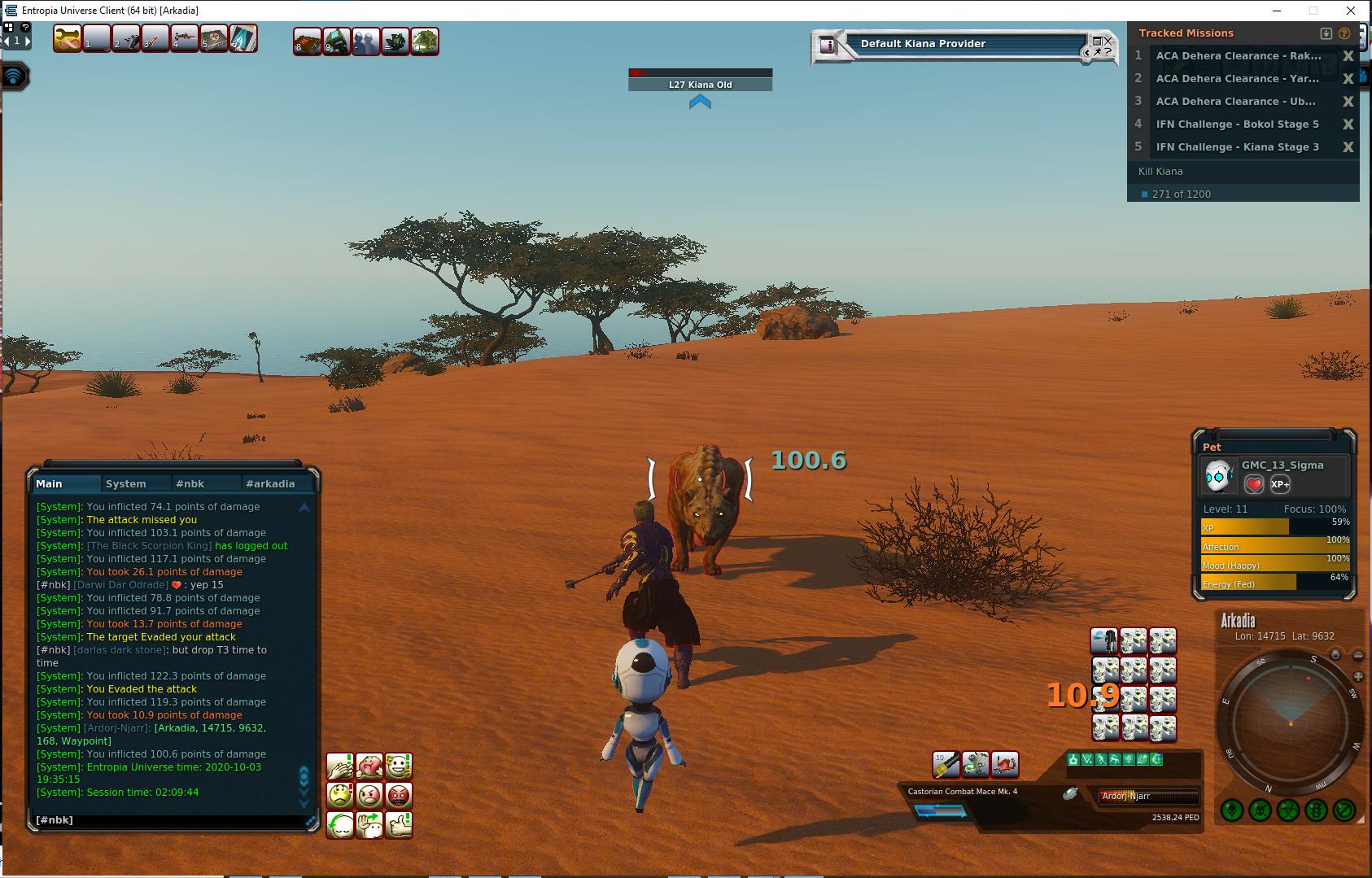The width and height of the screenshot is (1372, 878).
Task: Click the chat input field
Action: 171,820
